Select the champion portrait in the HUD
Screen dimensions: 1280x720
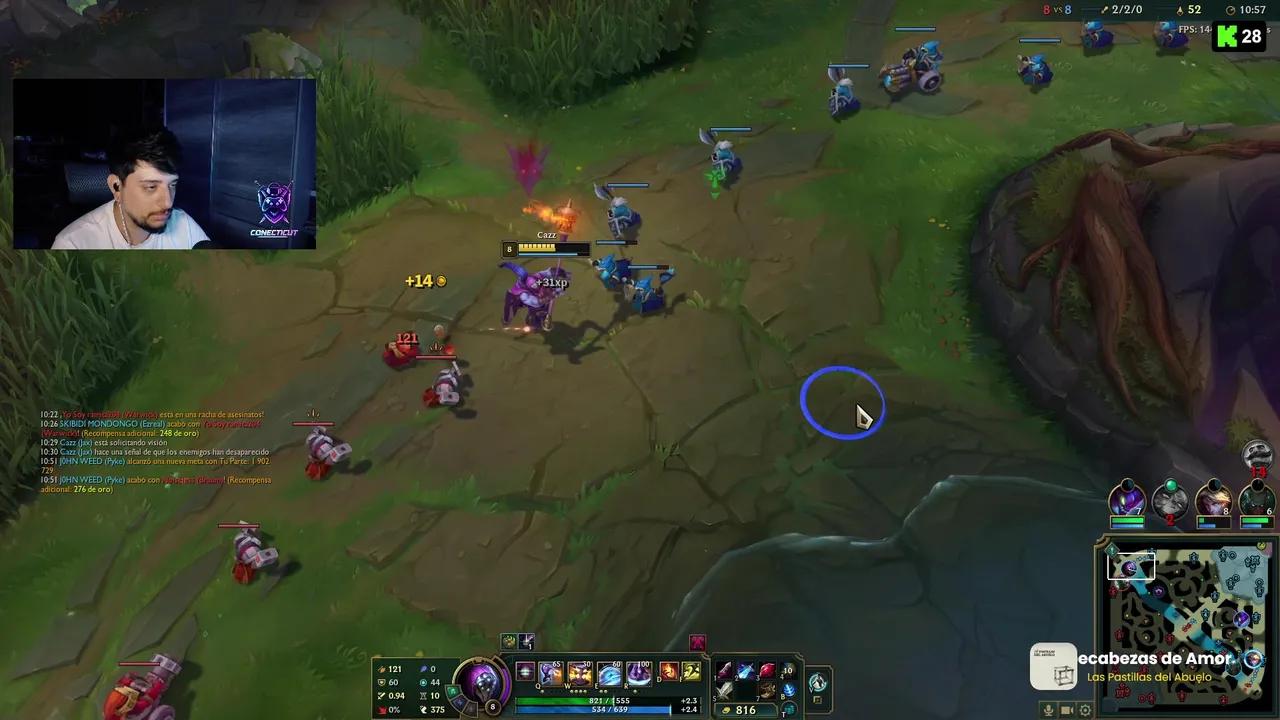(483, 685)
